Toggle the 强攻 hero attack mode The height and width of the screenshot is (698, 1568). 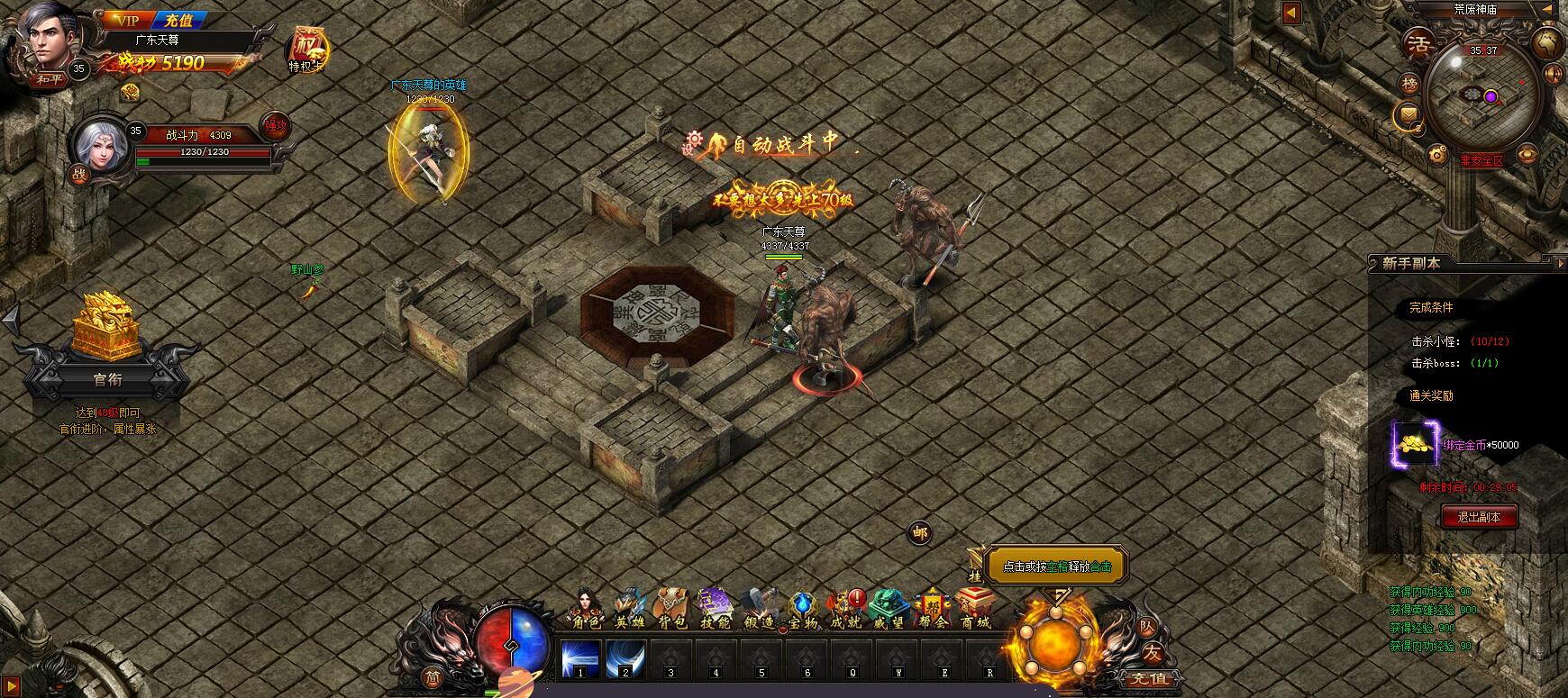click(275, 127)
